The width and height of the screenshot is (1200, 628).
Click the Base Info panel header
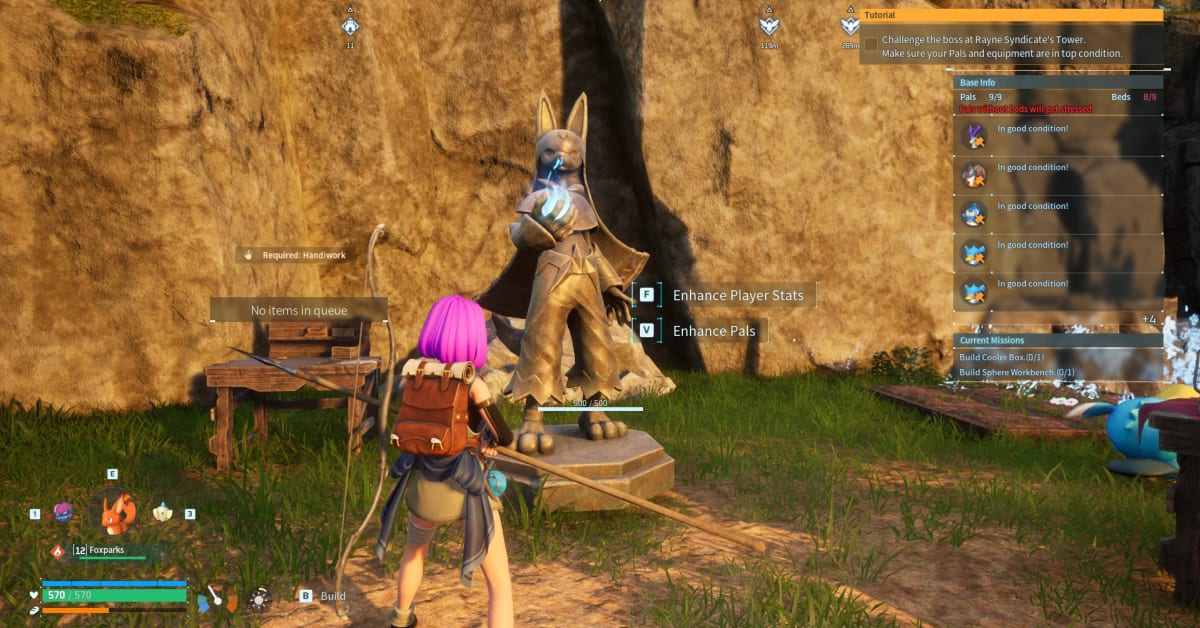point(1058,83)
